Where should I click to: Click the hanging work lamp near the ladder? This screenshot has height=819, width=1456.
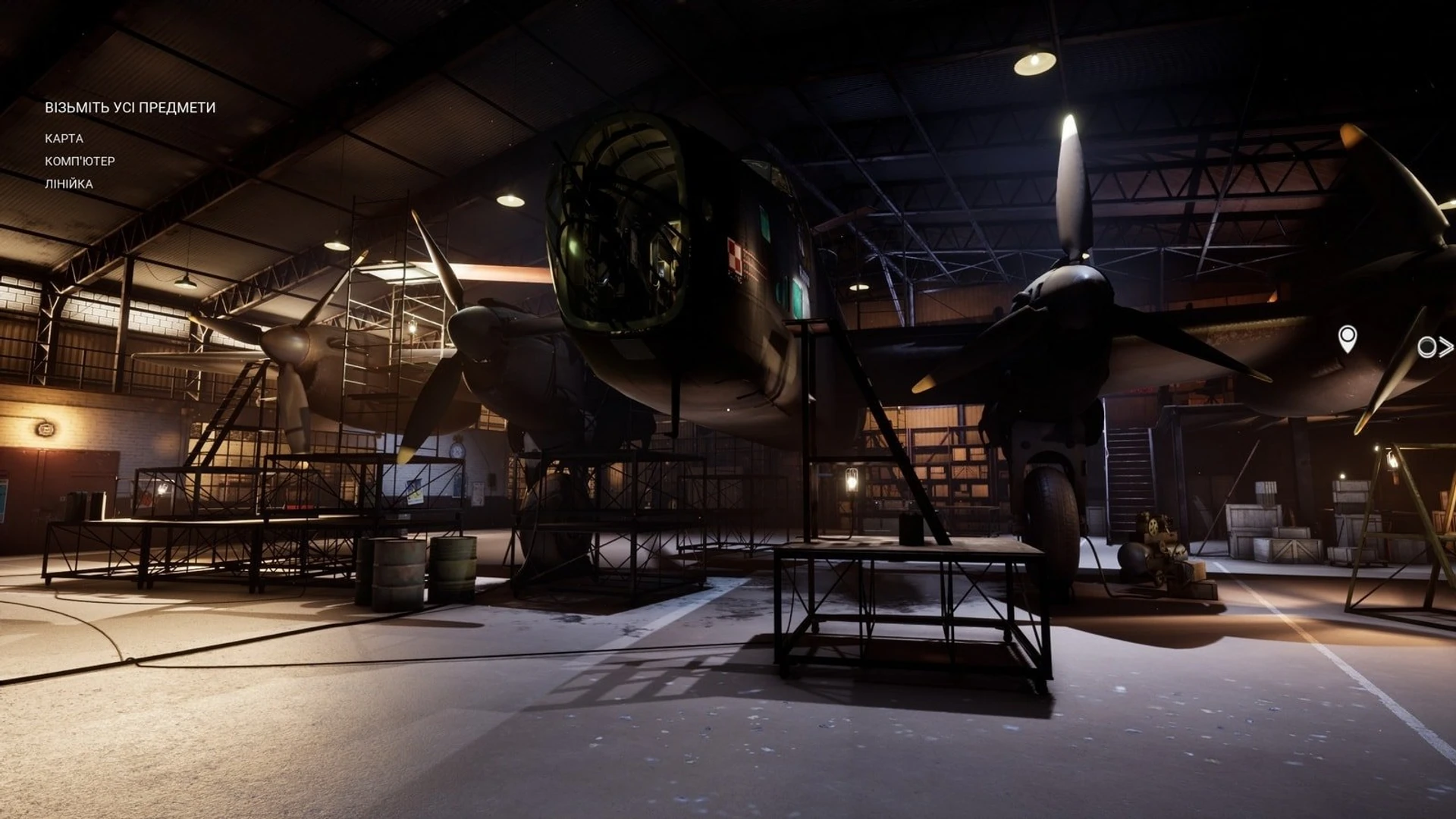pos(852,481)
